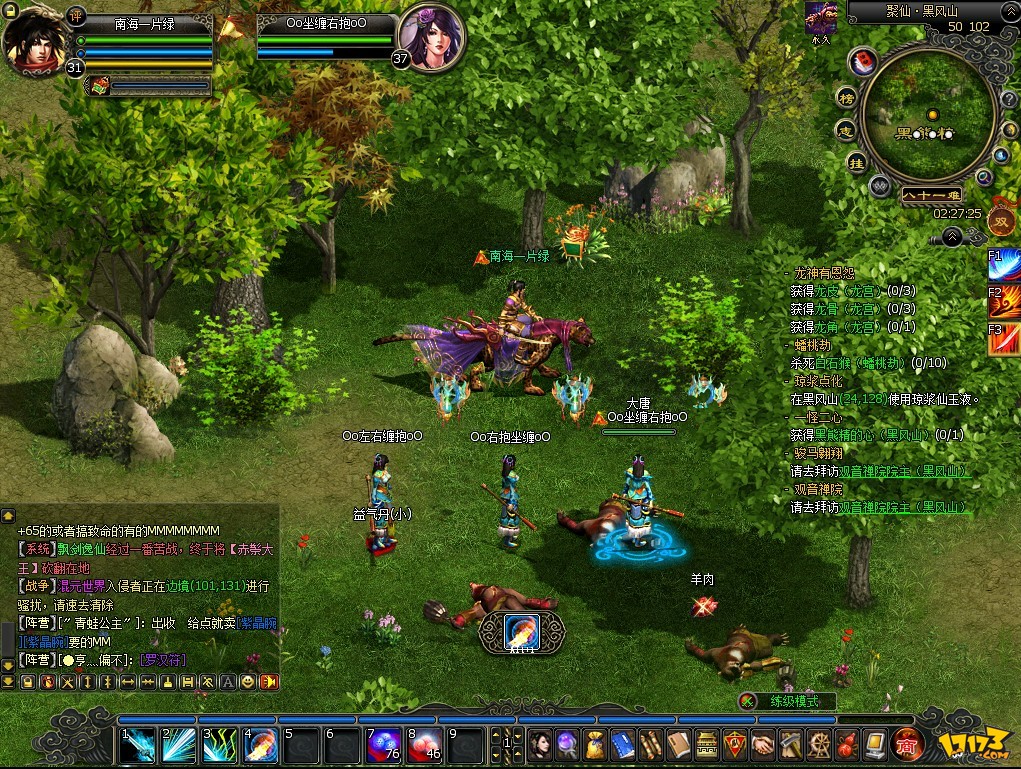Open the blue book icon in bottom menu
Viewport: 1021px width, 769px height.
[623, 744]
